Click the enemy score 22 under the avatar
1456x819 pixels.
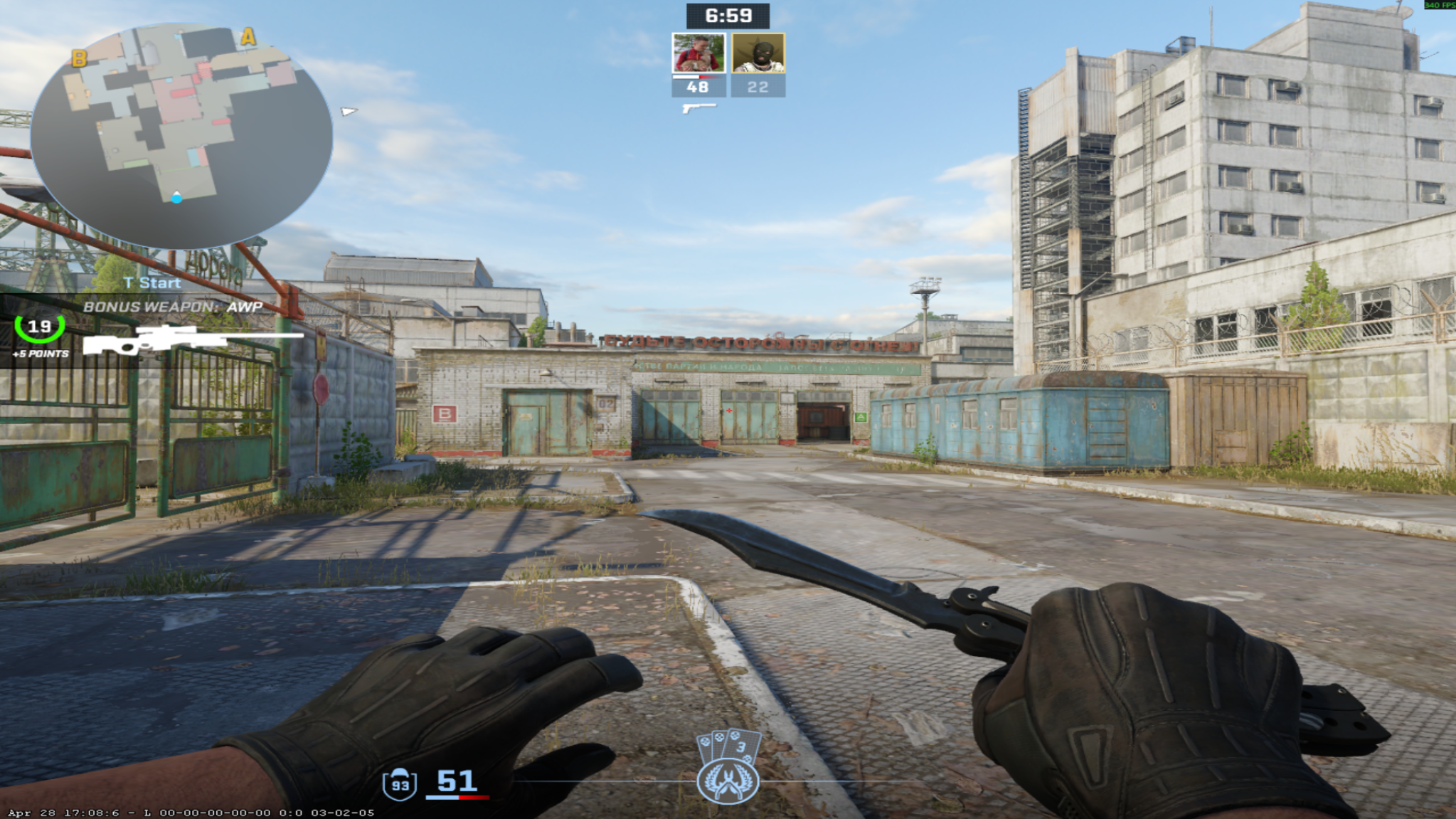click(758, 87)
